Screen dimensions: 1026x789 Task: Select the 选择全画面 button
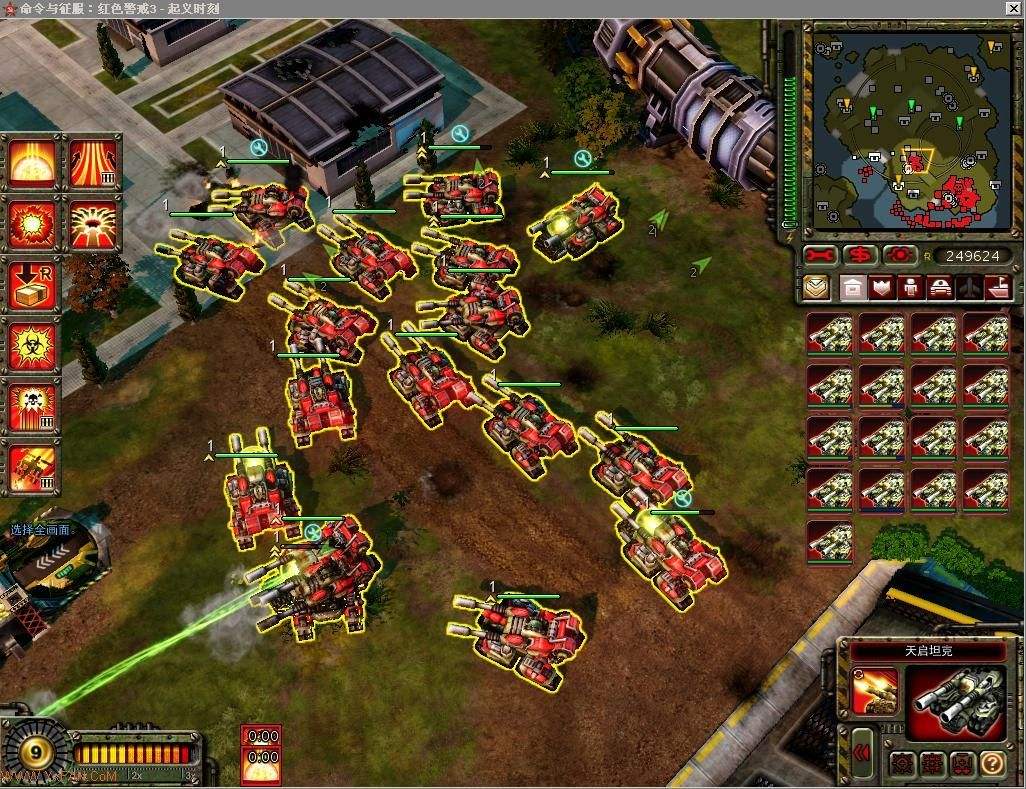tap(40, 530)
